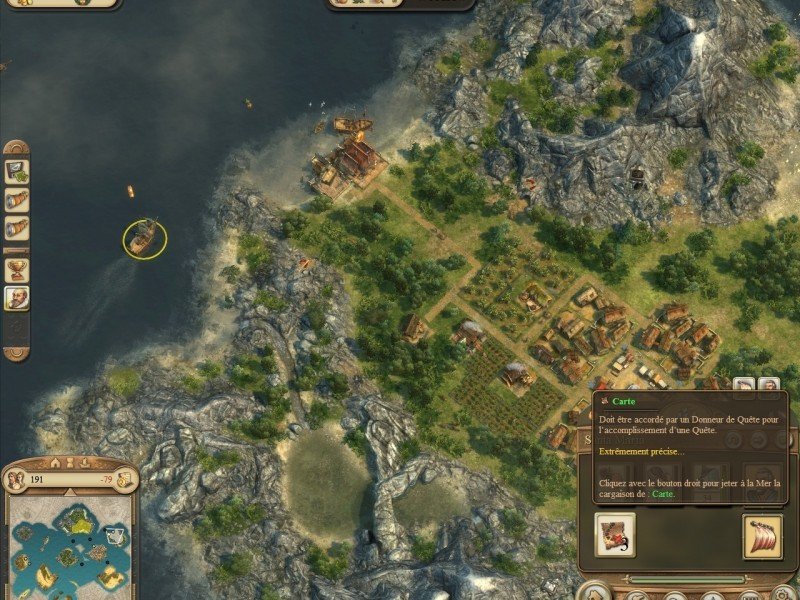
Task: Open the minimap island overview
Action: 70,545
